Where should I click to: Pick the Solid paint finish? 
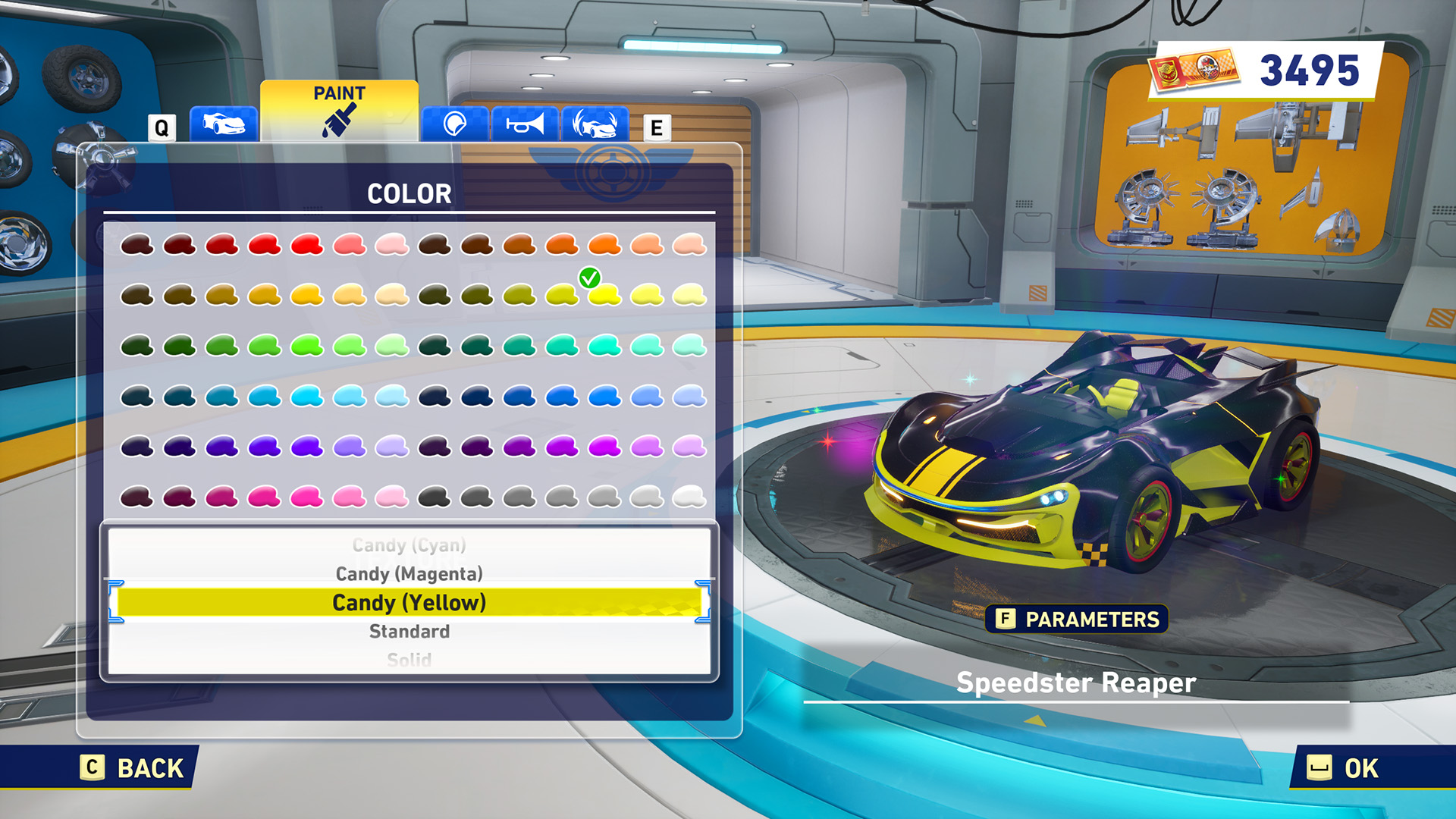click(x=409, y=659)
